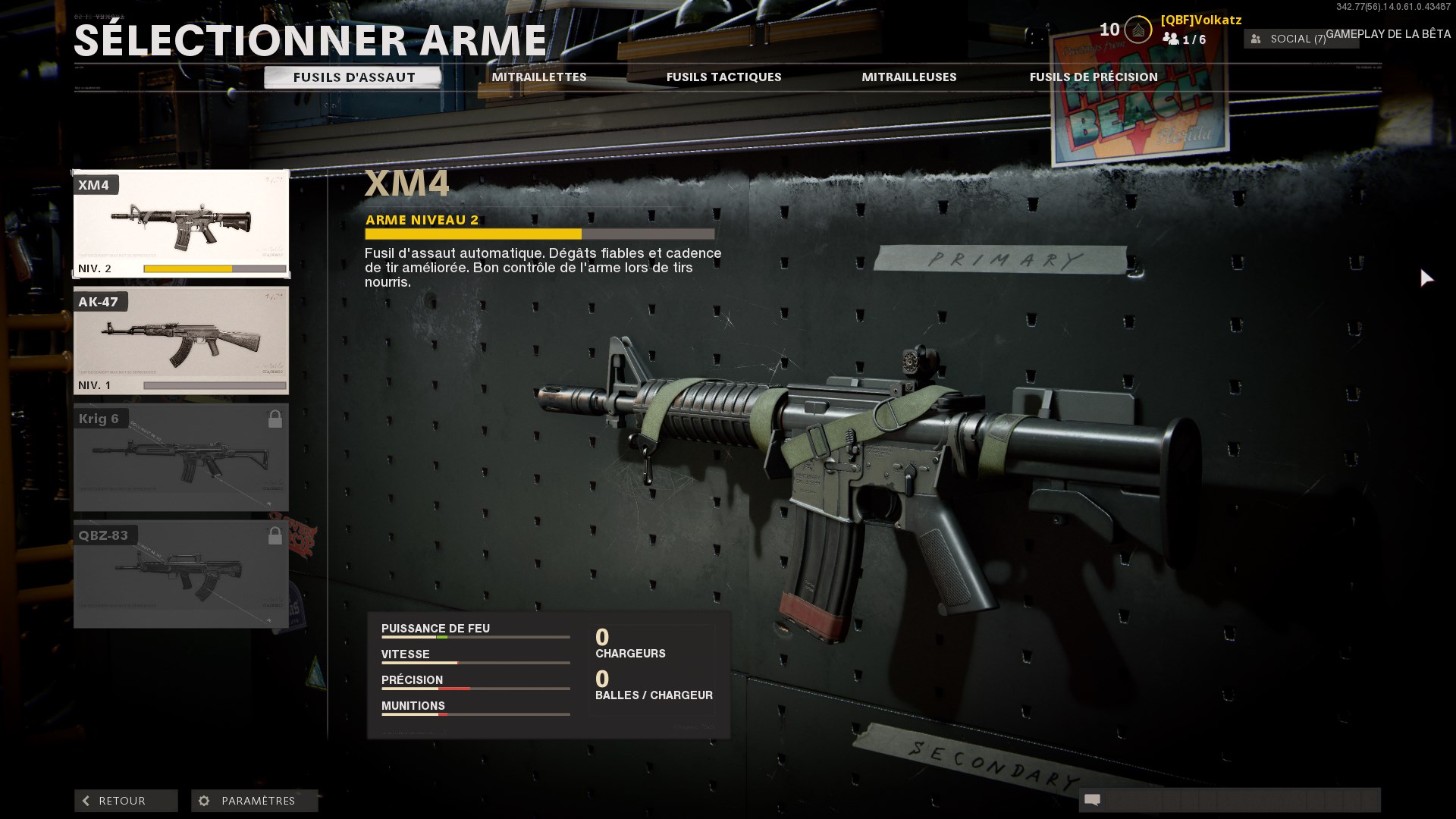Click the lock icon on the Krig 6 card

point(276,416)
